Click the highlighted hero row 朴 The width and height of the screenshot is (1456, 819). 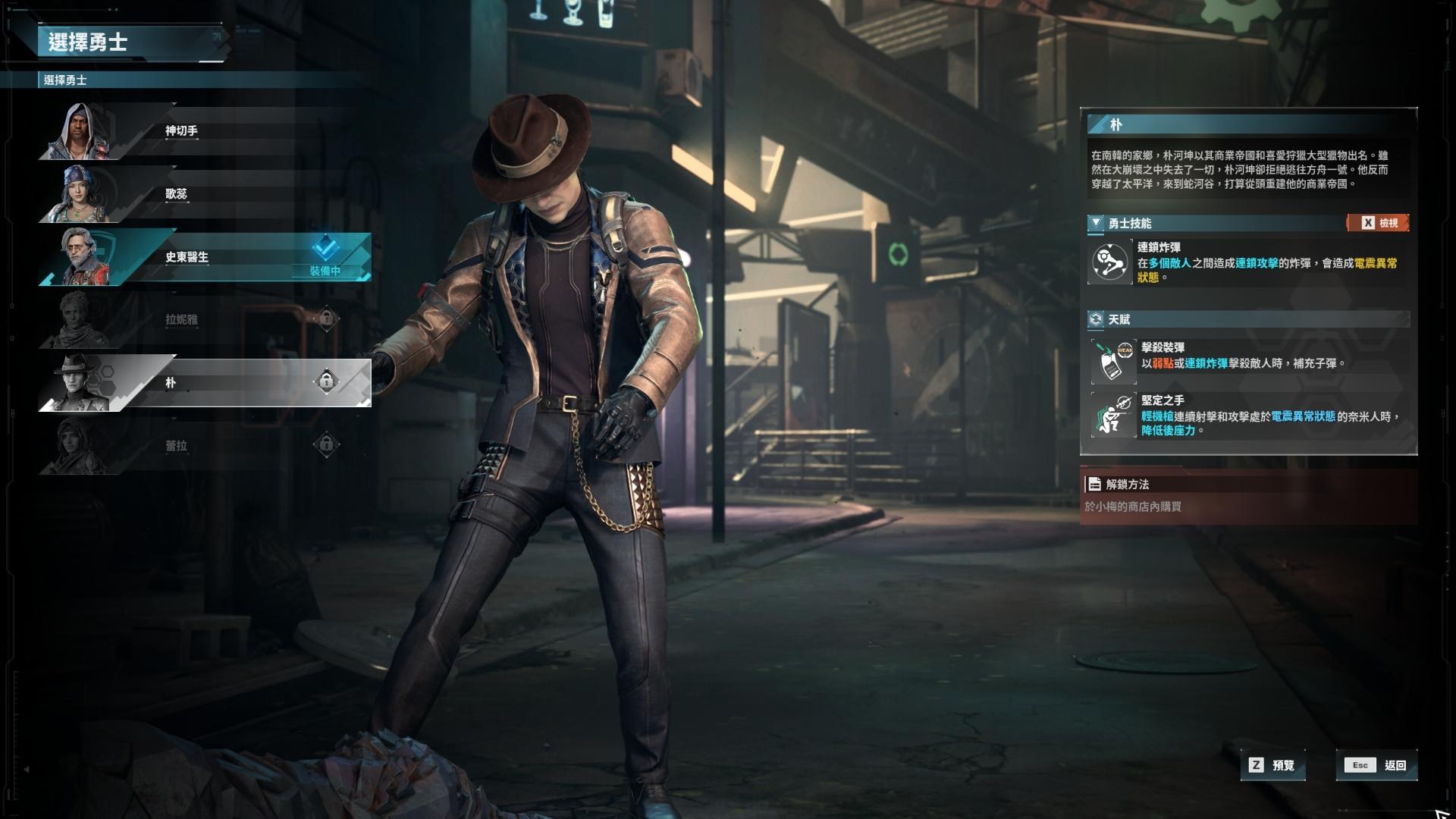click(205, 383)
